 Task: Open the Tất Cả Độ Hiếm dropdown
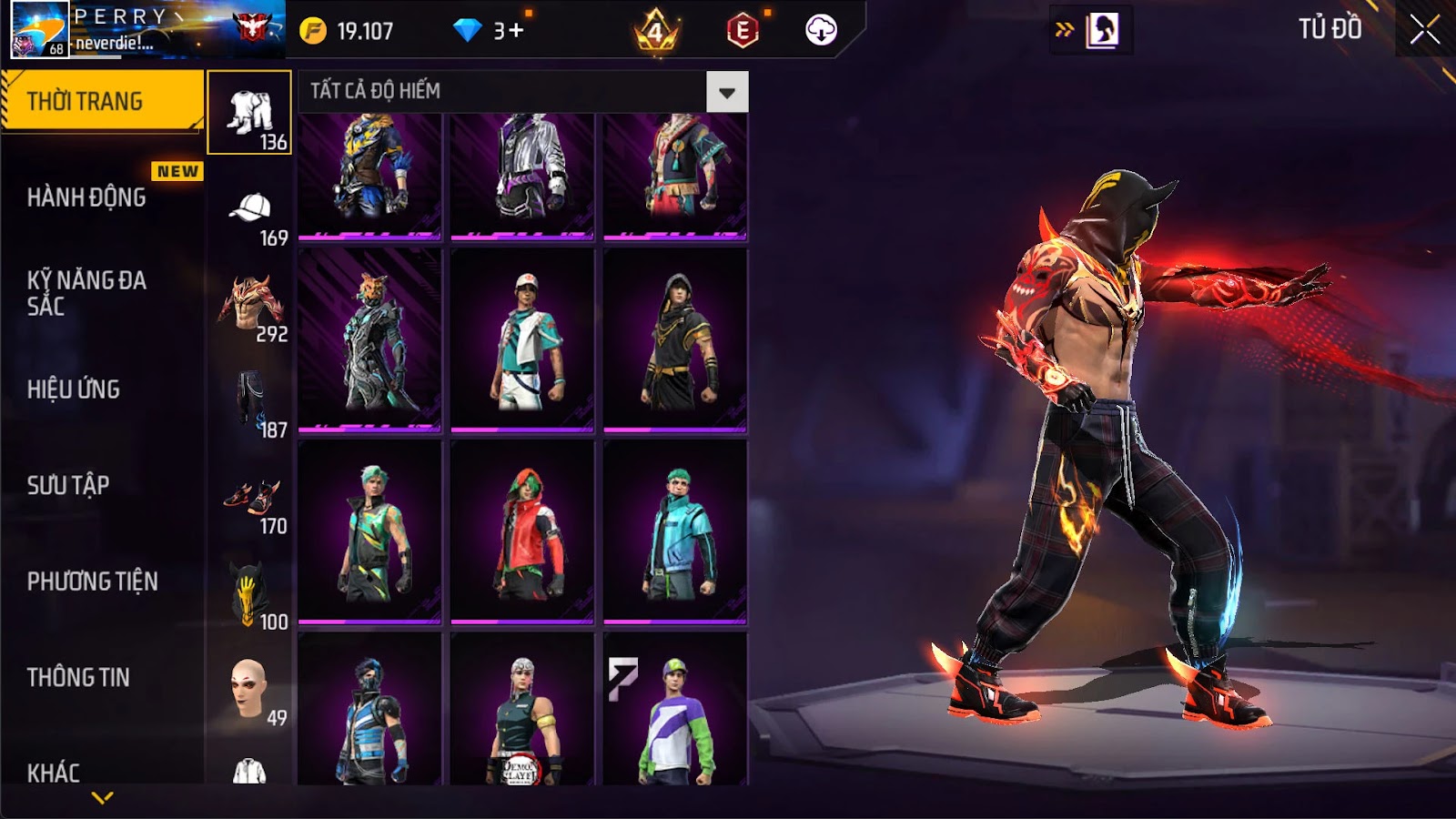(x=726, y=92)
